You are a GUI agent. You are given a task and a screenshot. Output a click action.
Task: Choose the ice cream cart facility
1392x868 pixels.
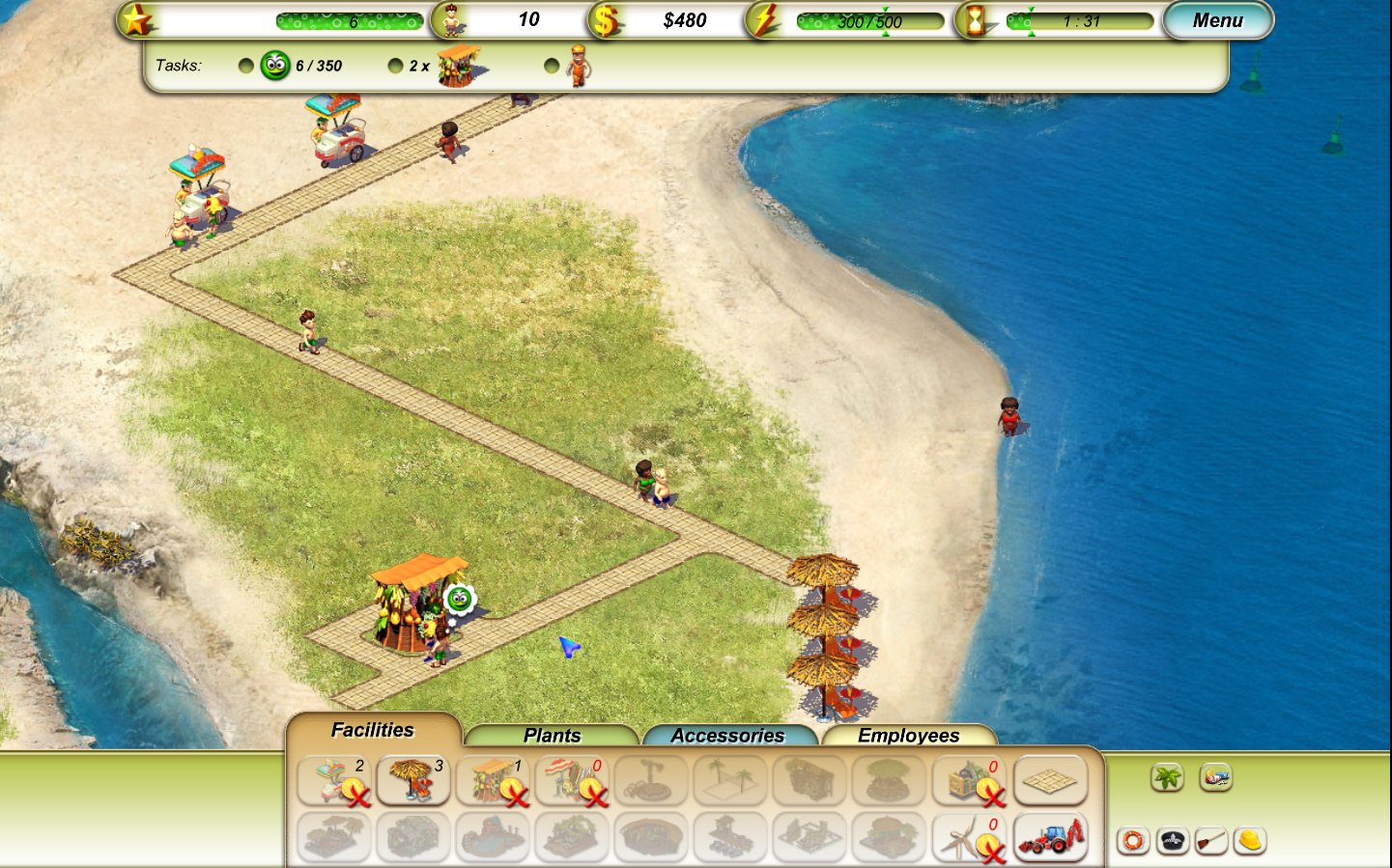pos(334,780)
